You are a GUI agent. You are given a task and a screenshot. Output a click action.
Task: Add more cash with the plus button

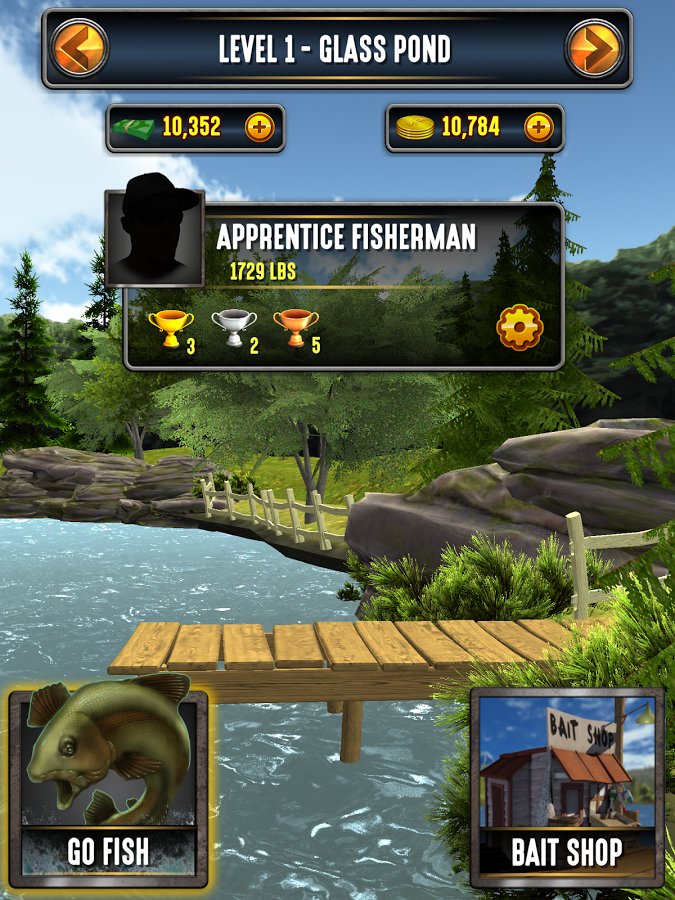[x=259, y=128]
